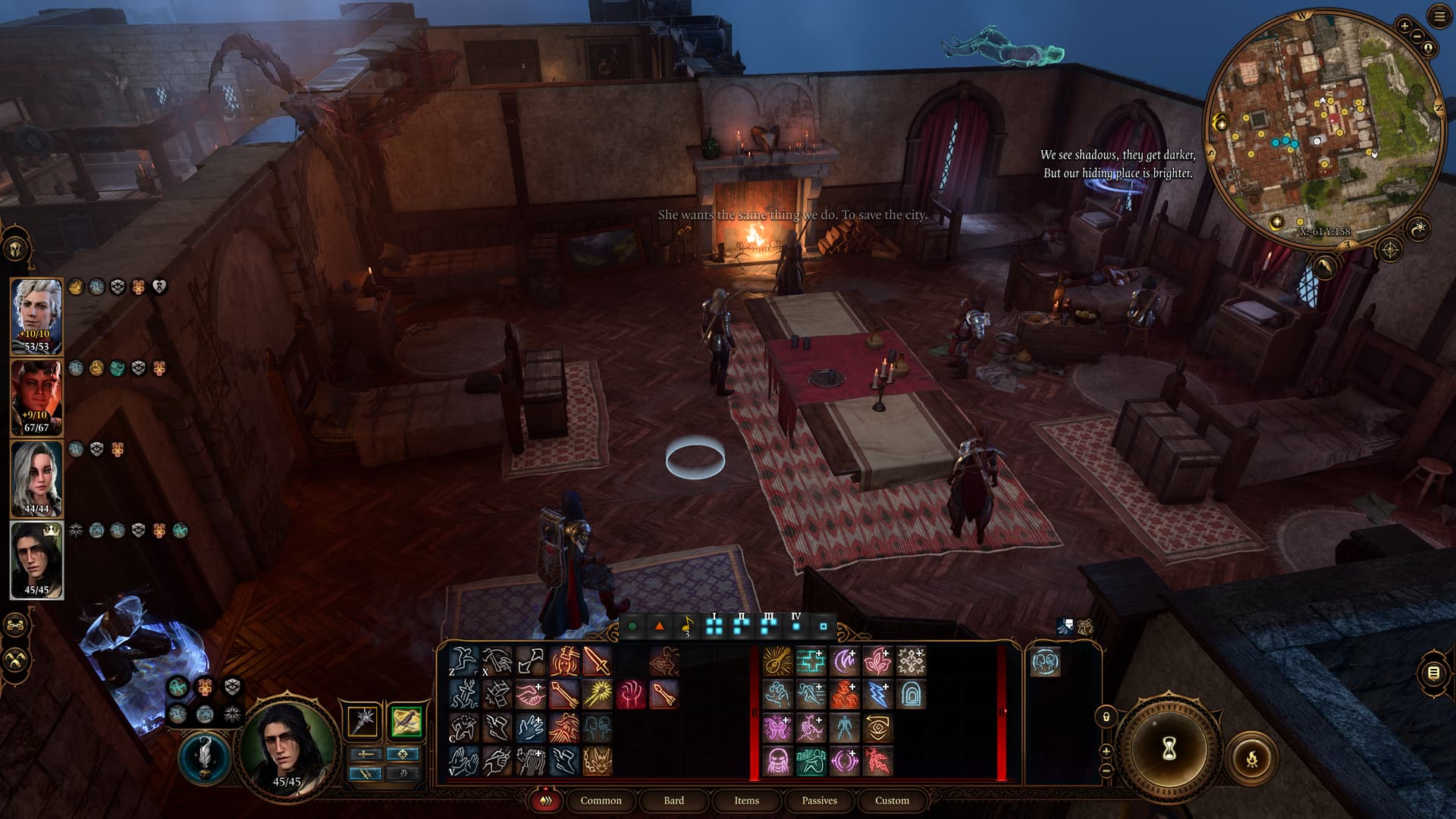Select the red tiefling party portrait
The width and height of the screenshot is (1456, 819).
click(36, 397)
